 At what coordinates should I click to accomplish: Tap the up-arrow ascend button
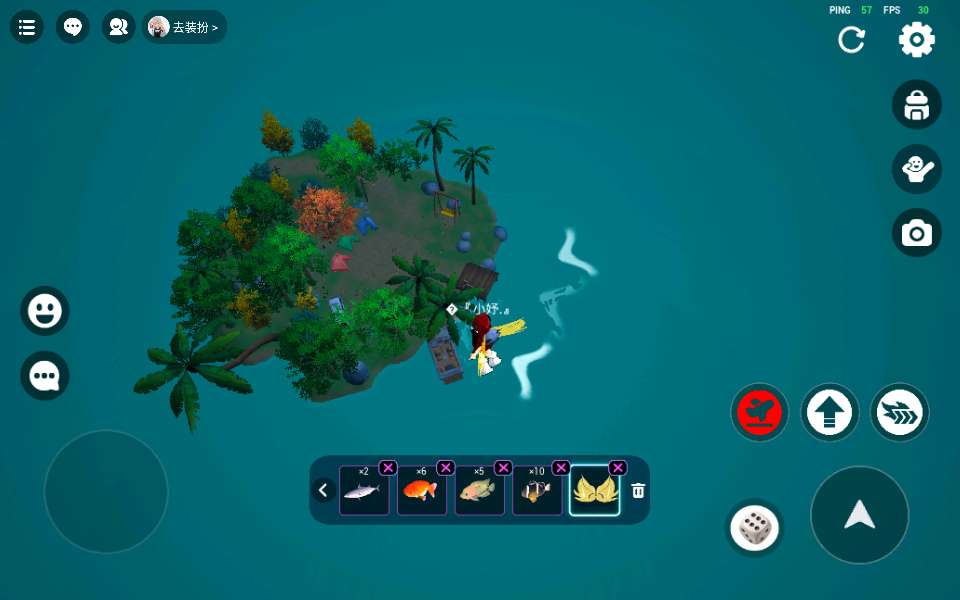(830, 412)
